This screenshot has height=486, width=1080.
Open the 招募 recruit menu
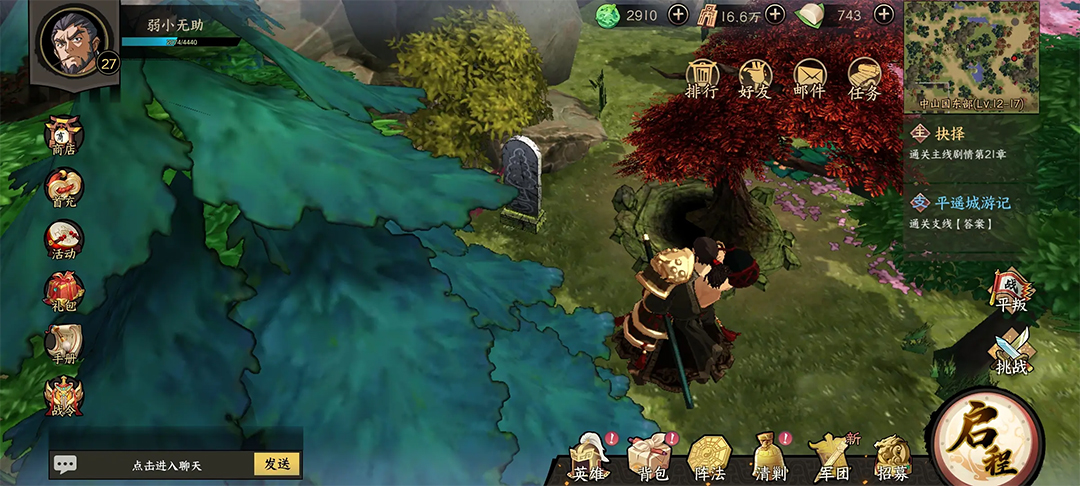pos(891,459)
